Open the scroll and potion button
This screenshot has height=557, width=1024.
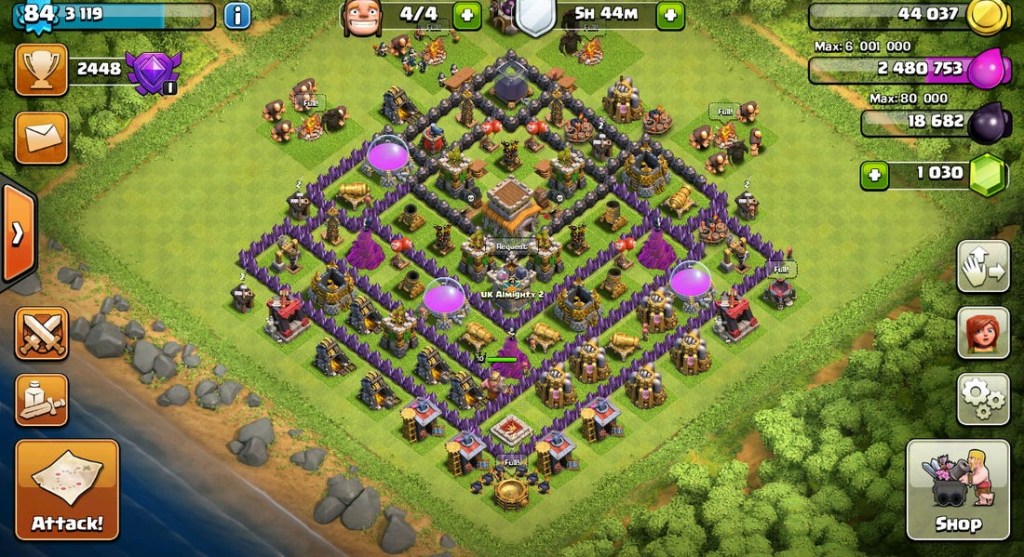(x=41, y=400)
